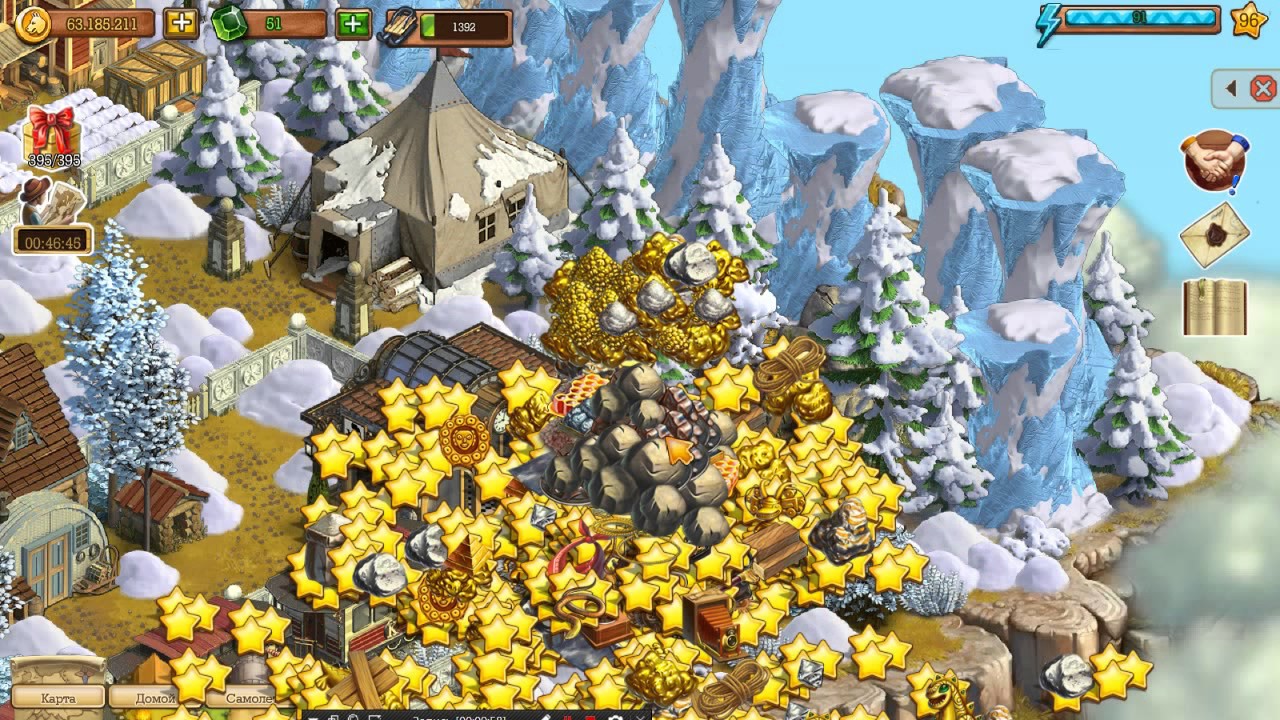Viewport: 1280px width, 720px height.
Task: Close the side panel with red X
Action: point(1263,89)
